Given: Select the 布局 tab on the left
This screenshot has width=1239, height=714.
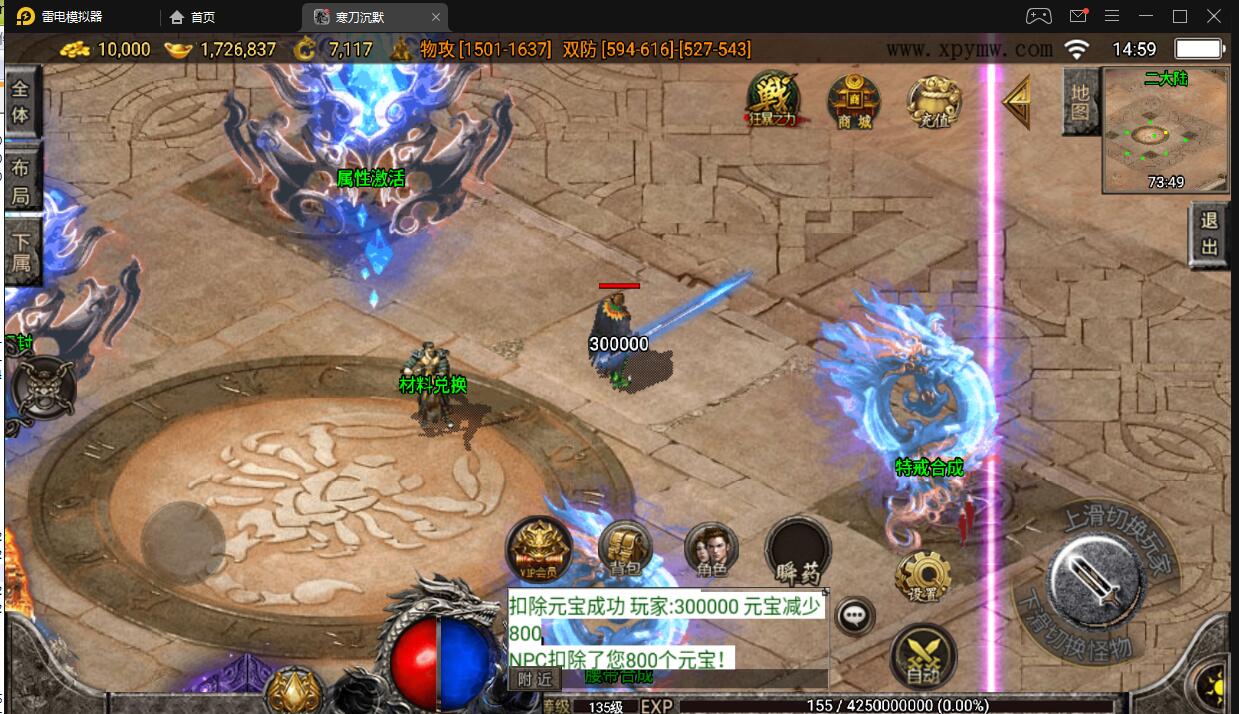Looking at the screenshot, I should (21, 181).
